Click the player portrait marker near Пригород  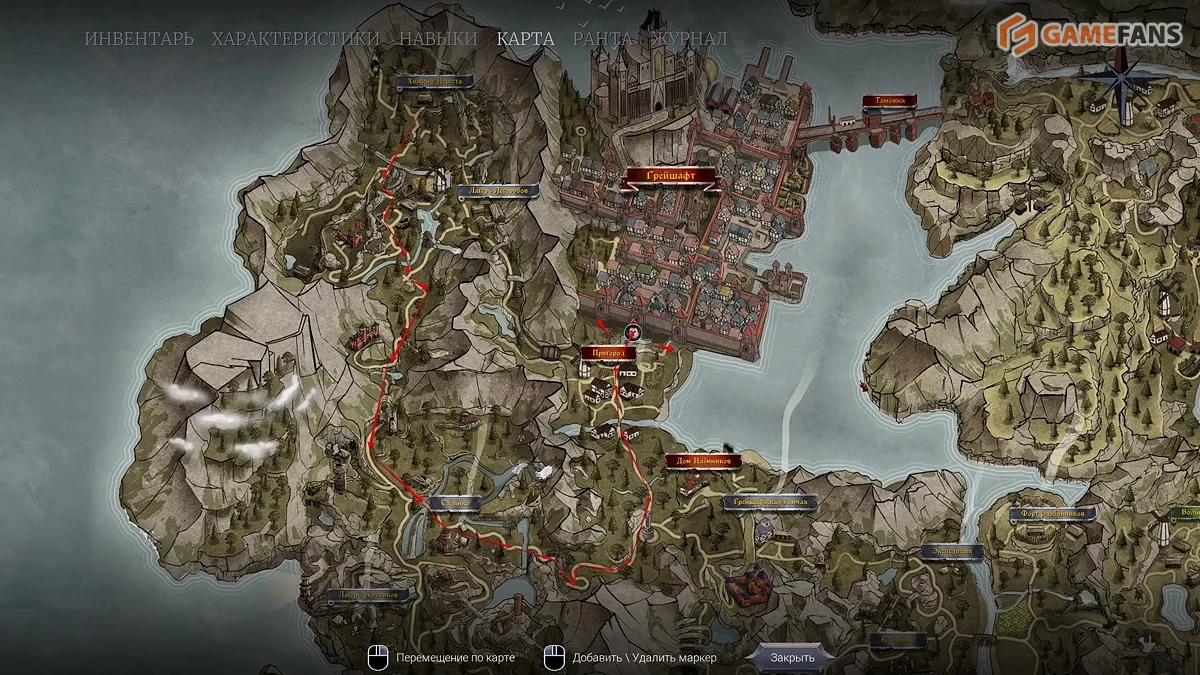point(632,332)
